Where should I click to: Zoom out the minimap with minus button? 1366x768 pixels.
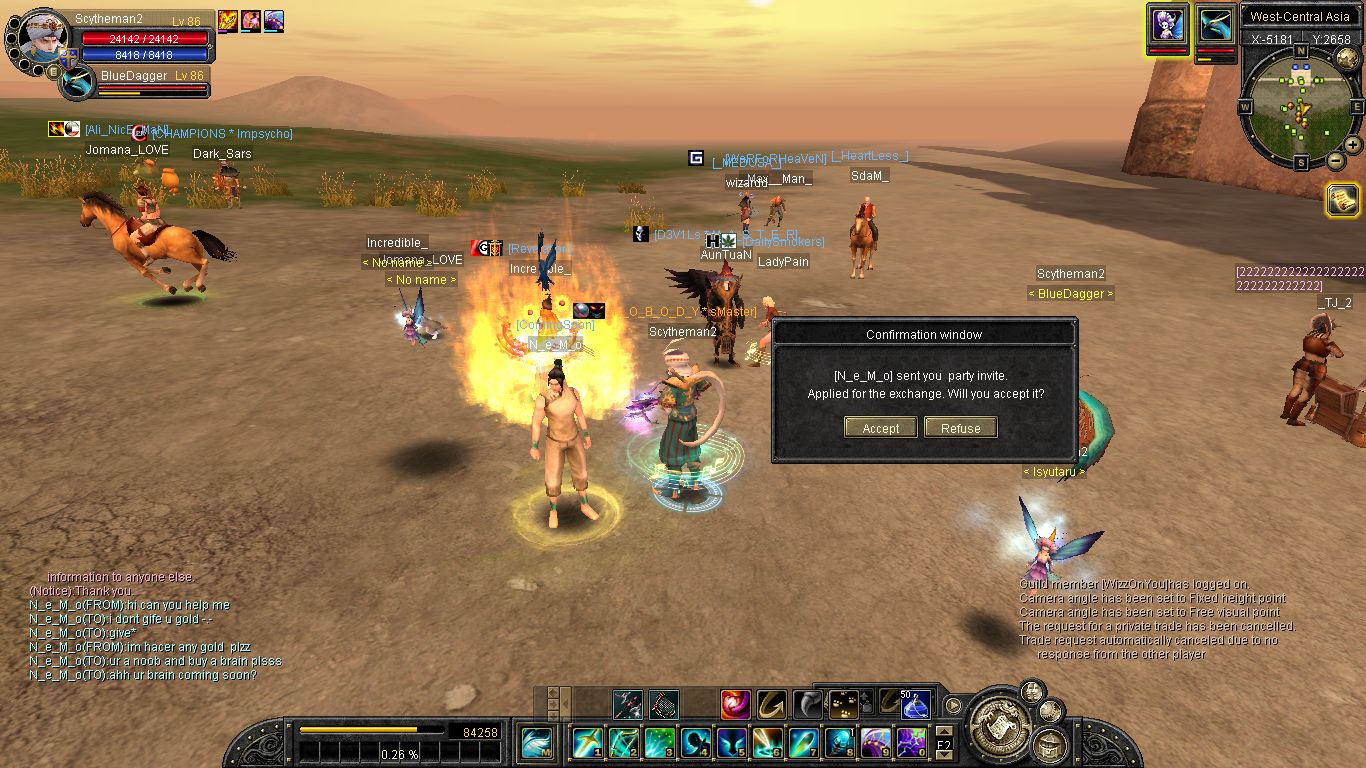[x=1335, y=160]
